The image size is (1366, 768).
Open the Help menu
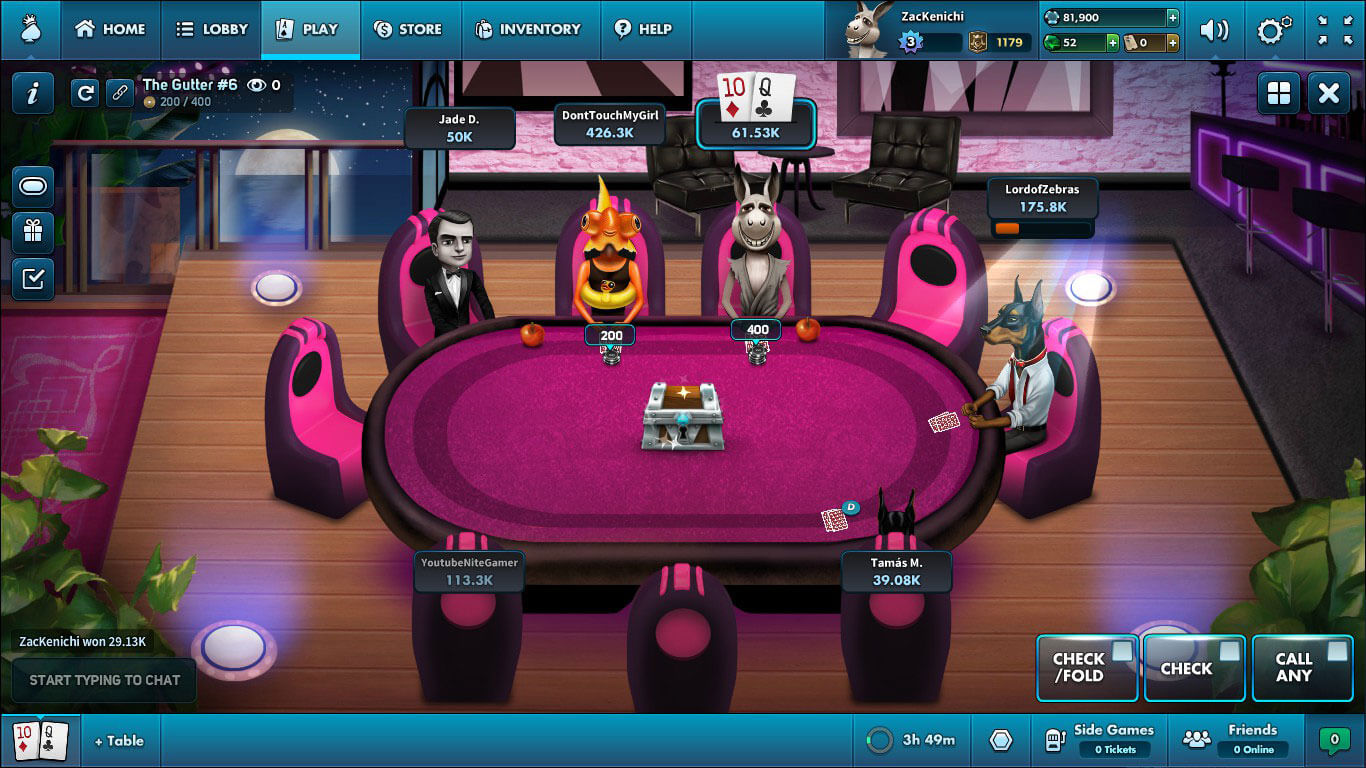[x=643, y=29]
